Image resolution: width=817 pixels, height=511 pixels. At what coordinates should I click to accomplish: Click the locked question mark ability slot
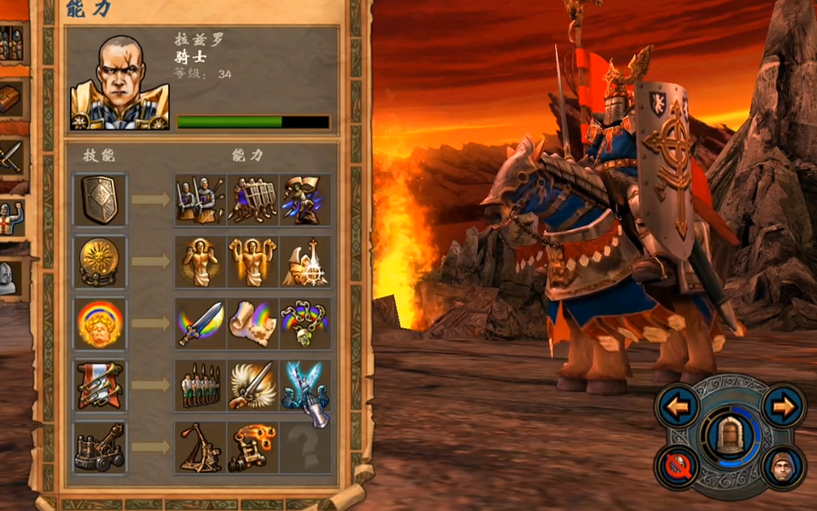pos(305,447)
